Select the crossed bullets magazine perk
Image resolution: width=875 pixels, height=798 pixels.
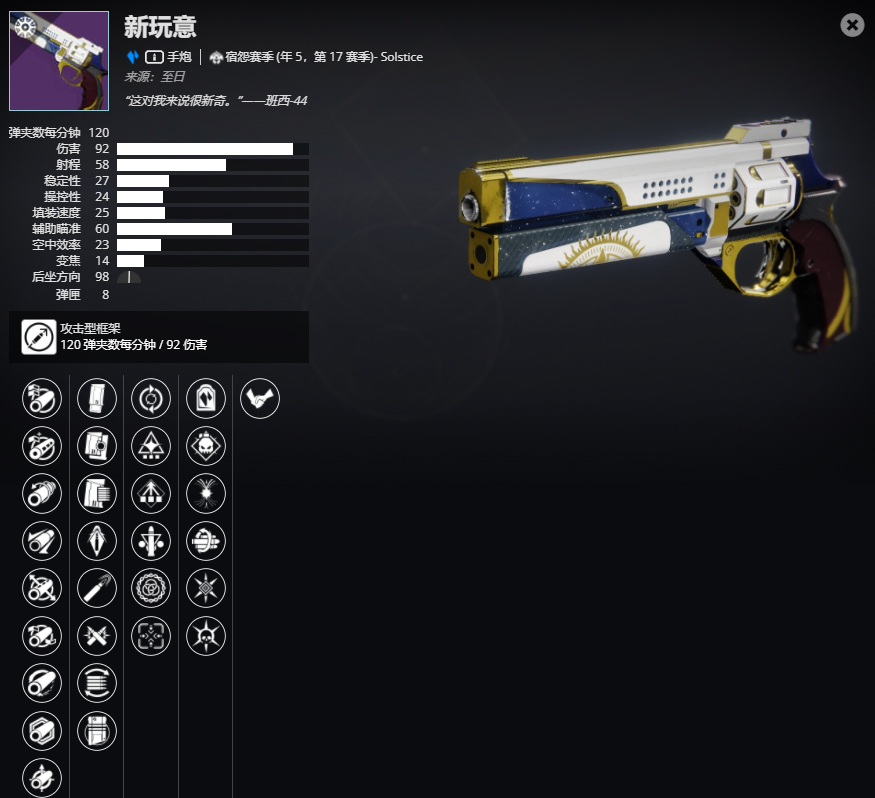[97, 635]
